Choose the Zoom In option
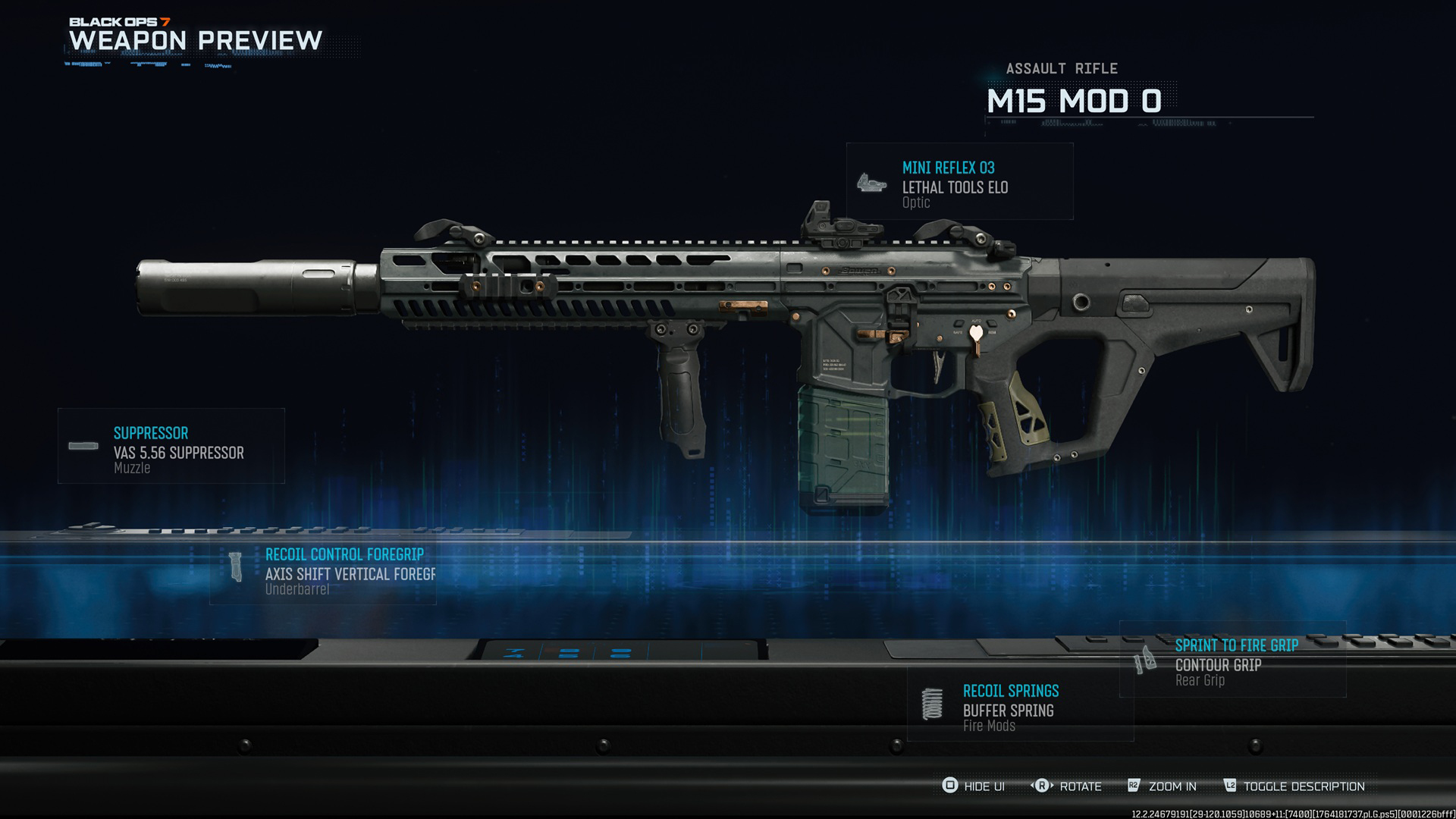The width and height of the screenshot is (1456, 819). coord(1162,786)
